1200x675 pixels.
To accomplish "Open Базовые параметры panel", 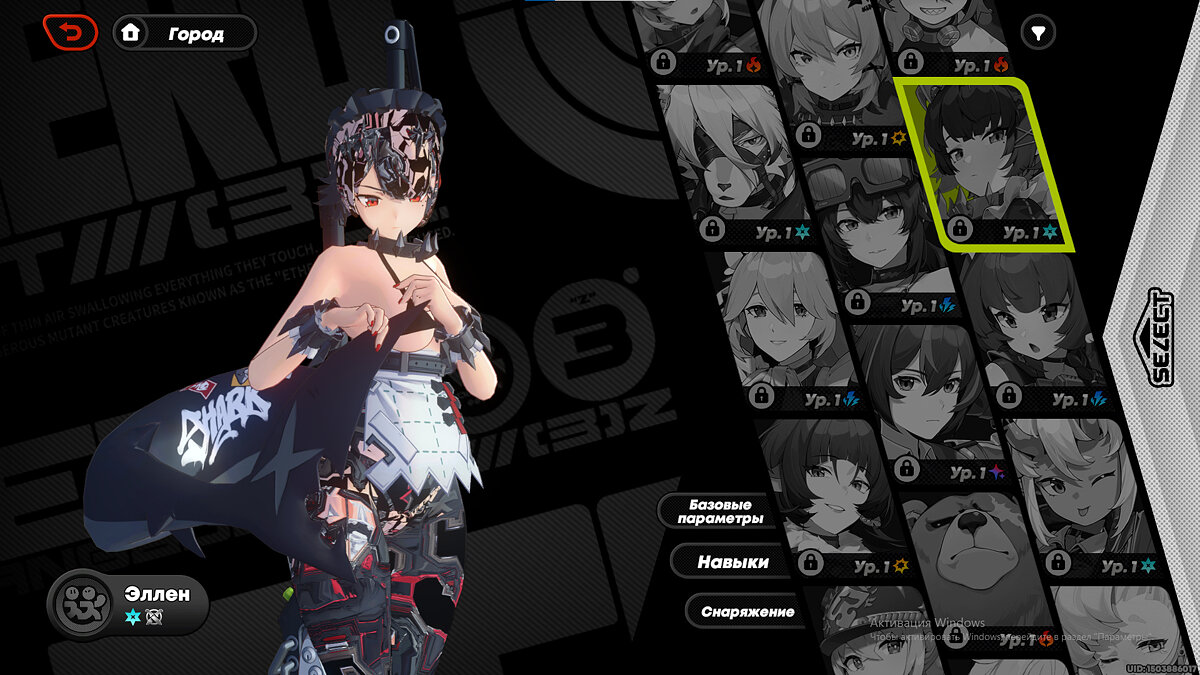I will 719,511.
